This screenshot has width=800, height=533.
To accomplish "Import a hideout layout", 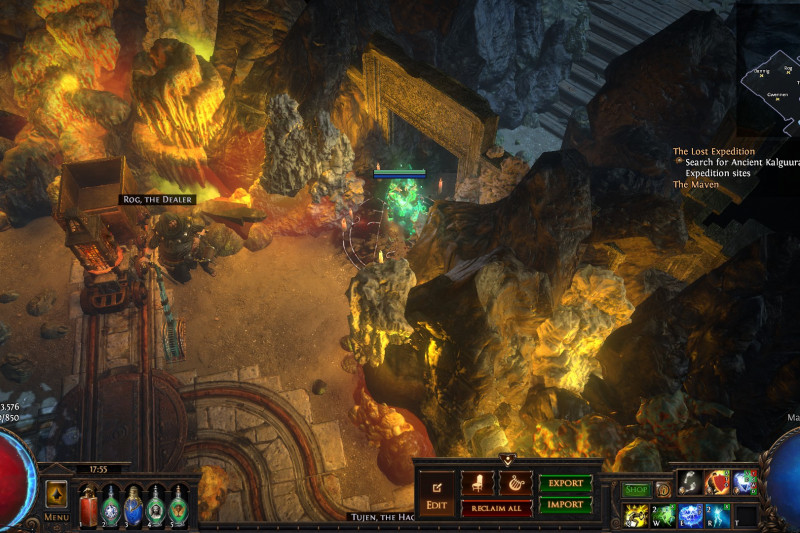I will [565, 505].
